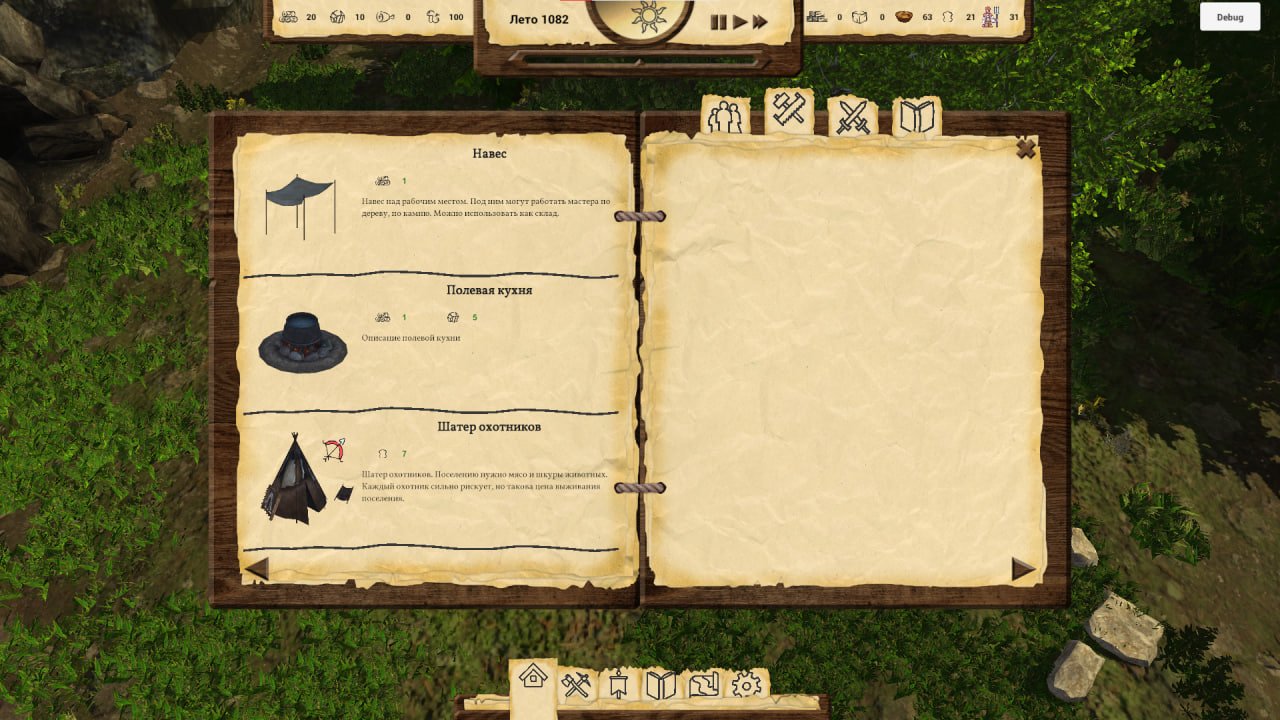The image size is (1280, 720).
Task: Open the axe and pickaxe menu
Action: (576, 685)
